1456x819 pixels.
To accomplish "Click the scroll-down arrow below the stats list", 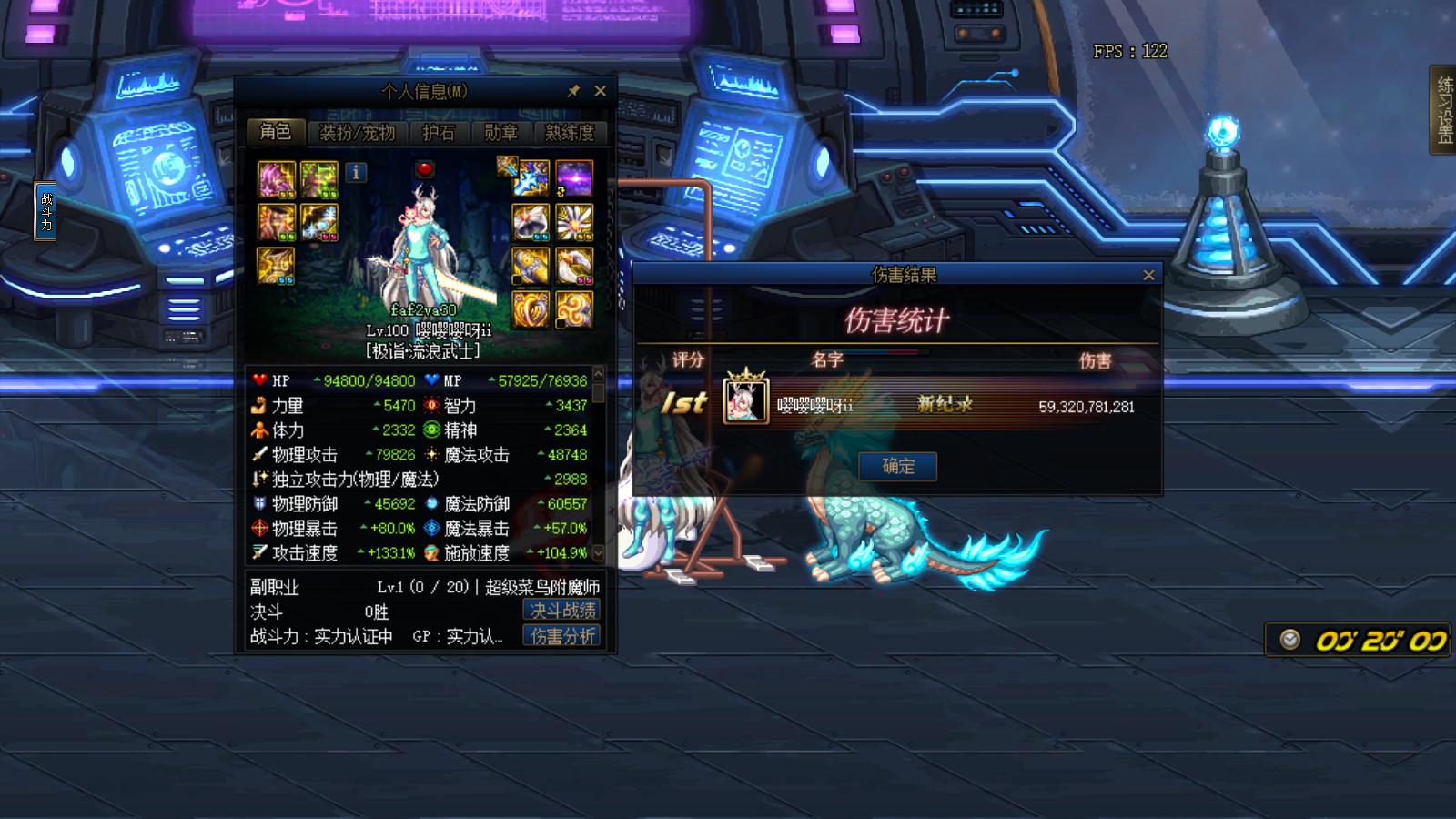I will pyautogui.click(x=596, y=551).
